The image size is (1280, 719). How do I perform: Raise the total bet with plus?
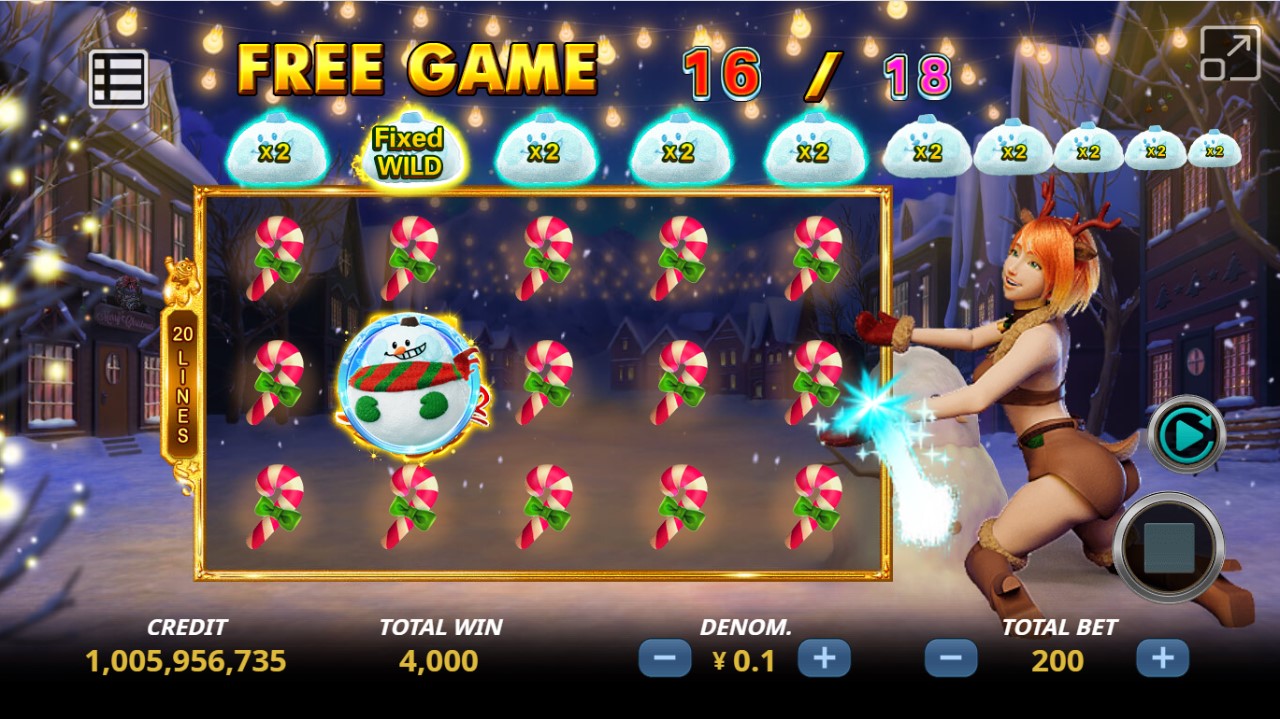[1162, 659]
